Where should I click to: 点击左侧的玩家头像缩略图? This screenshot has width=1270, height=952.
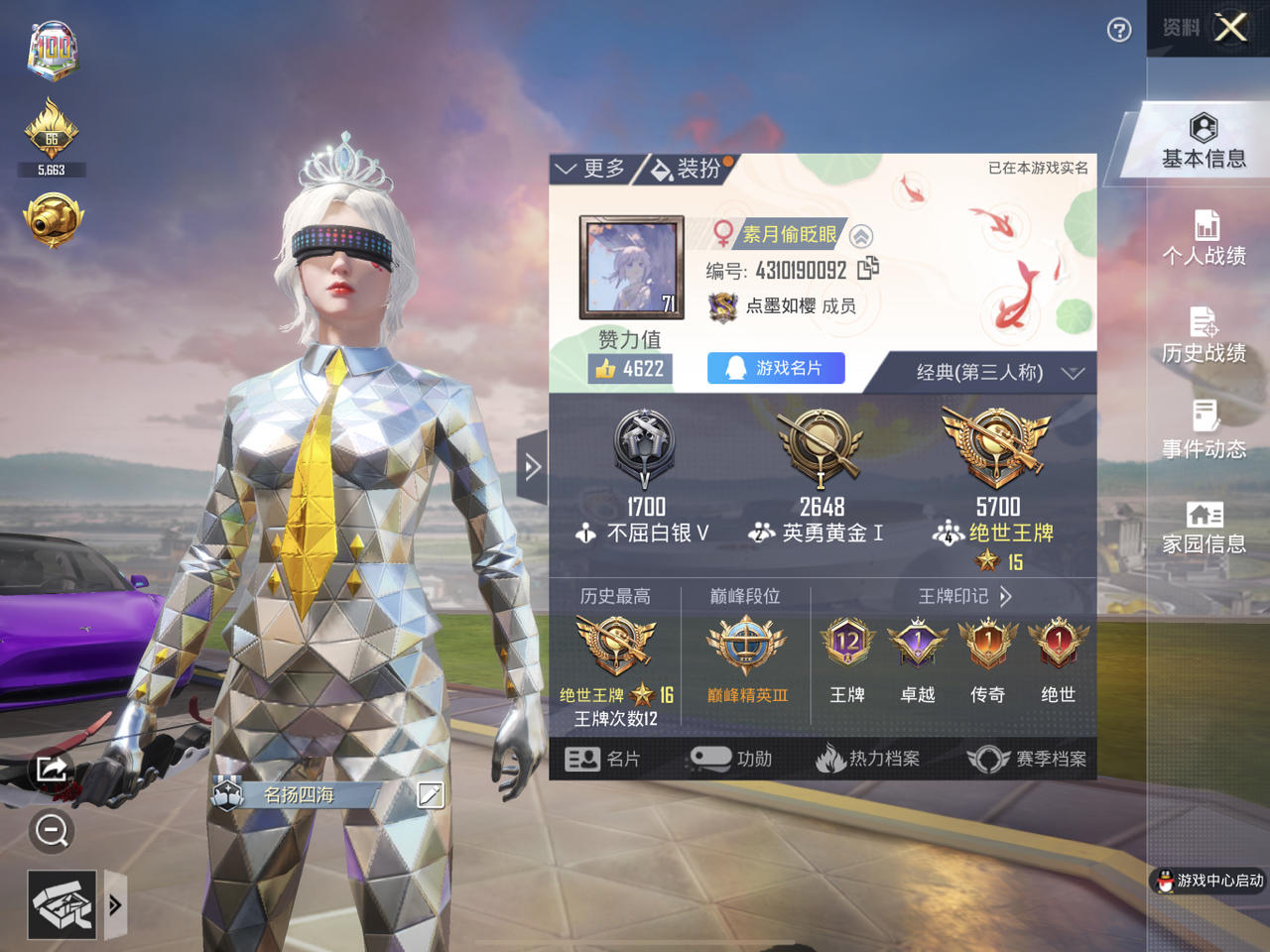(x=629, y=268)
